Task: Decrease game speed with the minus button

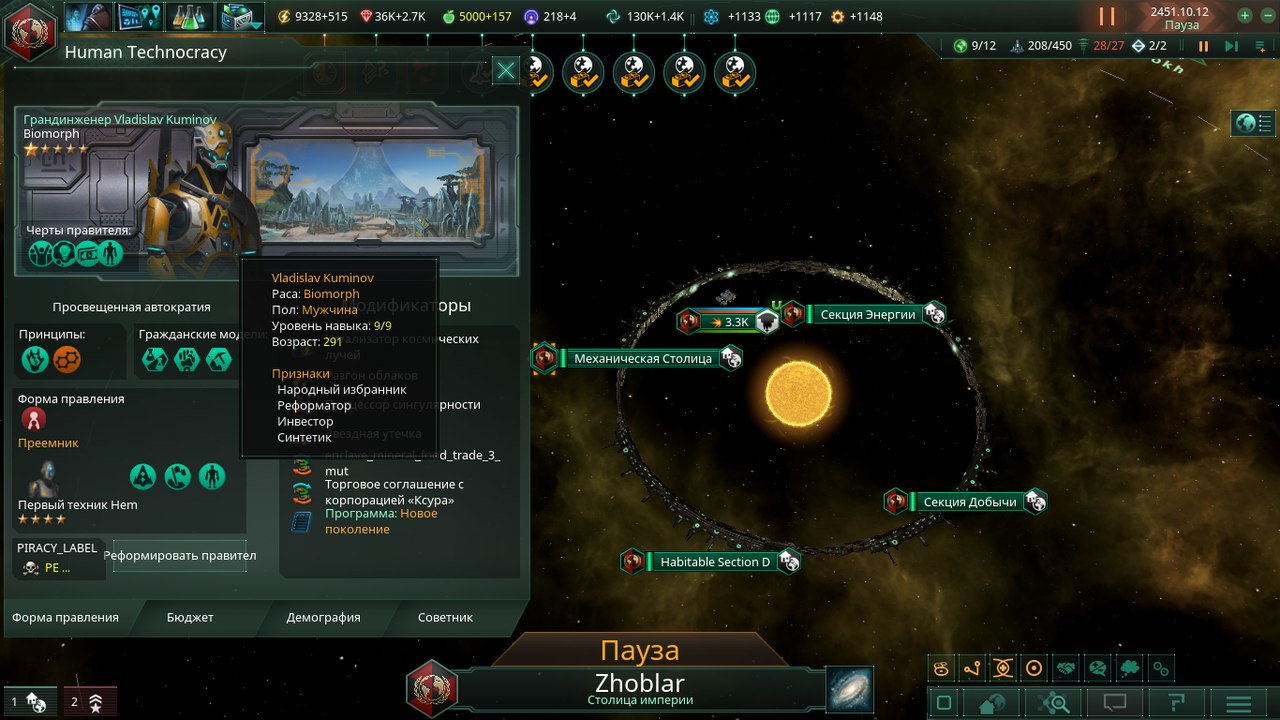Action: click(1265, 16)
